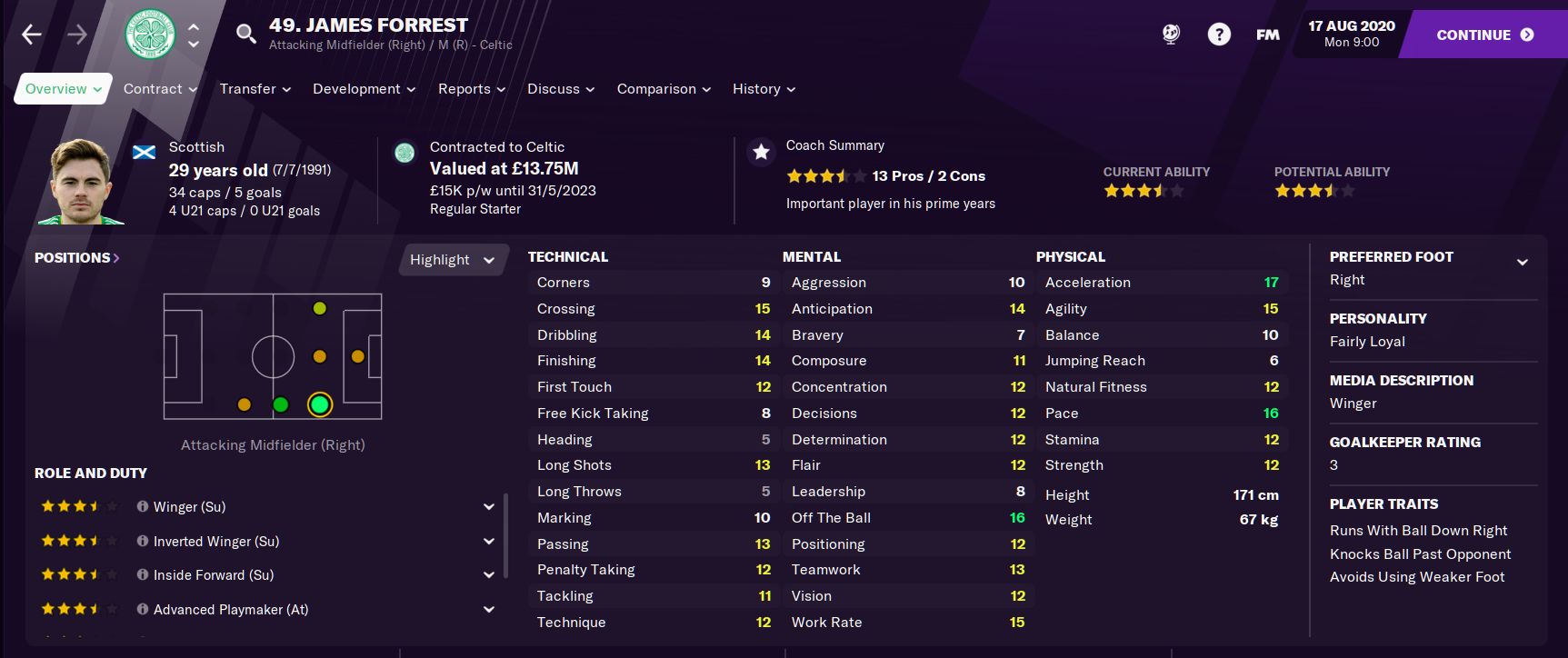Image resolution: width=1568 pixels, height=658 pixels.
Task: Open the Comparison tab
Action: click(663, 89)
